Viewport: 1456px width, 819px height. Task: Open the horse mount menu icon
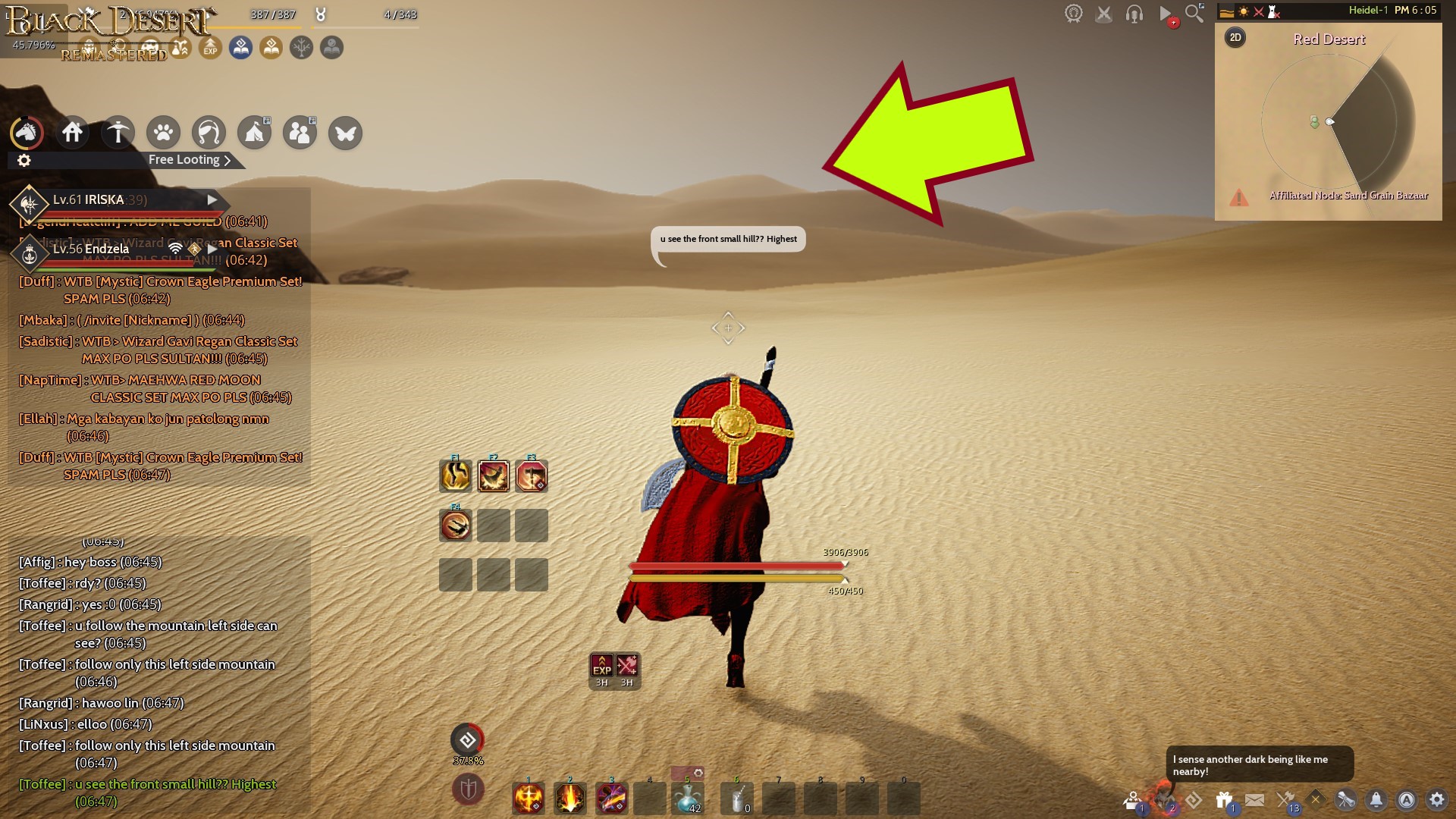27,133
